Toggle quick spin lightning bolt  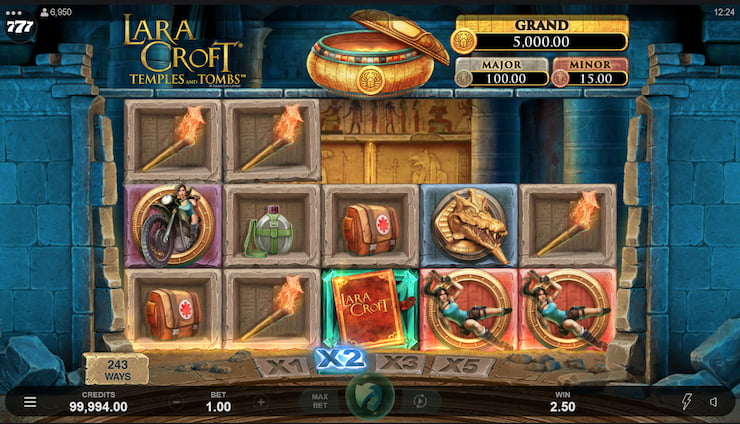point(687,402)
